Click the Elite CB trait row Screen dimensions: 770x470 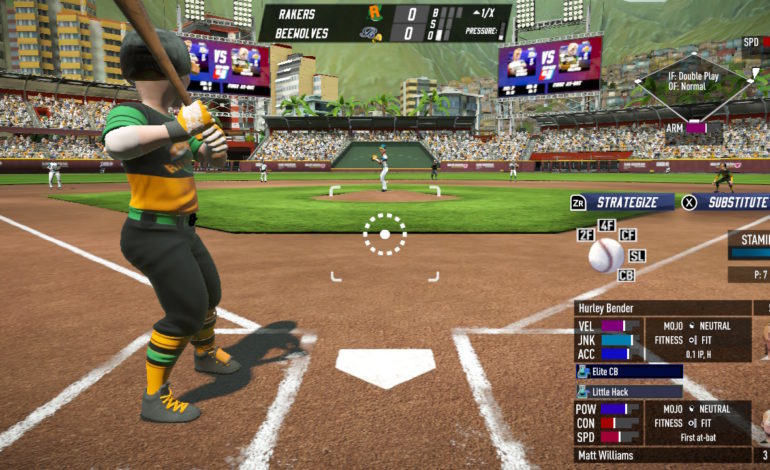coord(629,371)
